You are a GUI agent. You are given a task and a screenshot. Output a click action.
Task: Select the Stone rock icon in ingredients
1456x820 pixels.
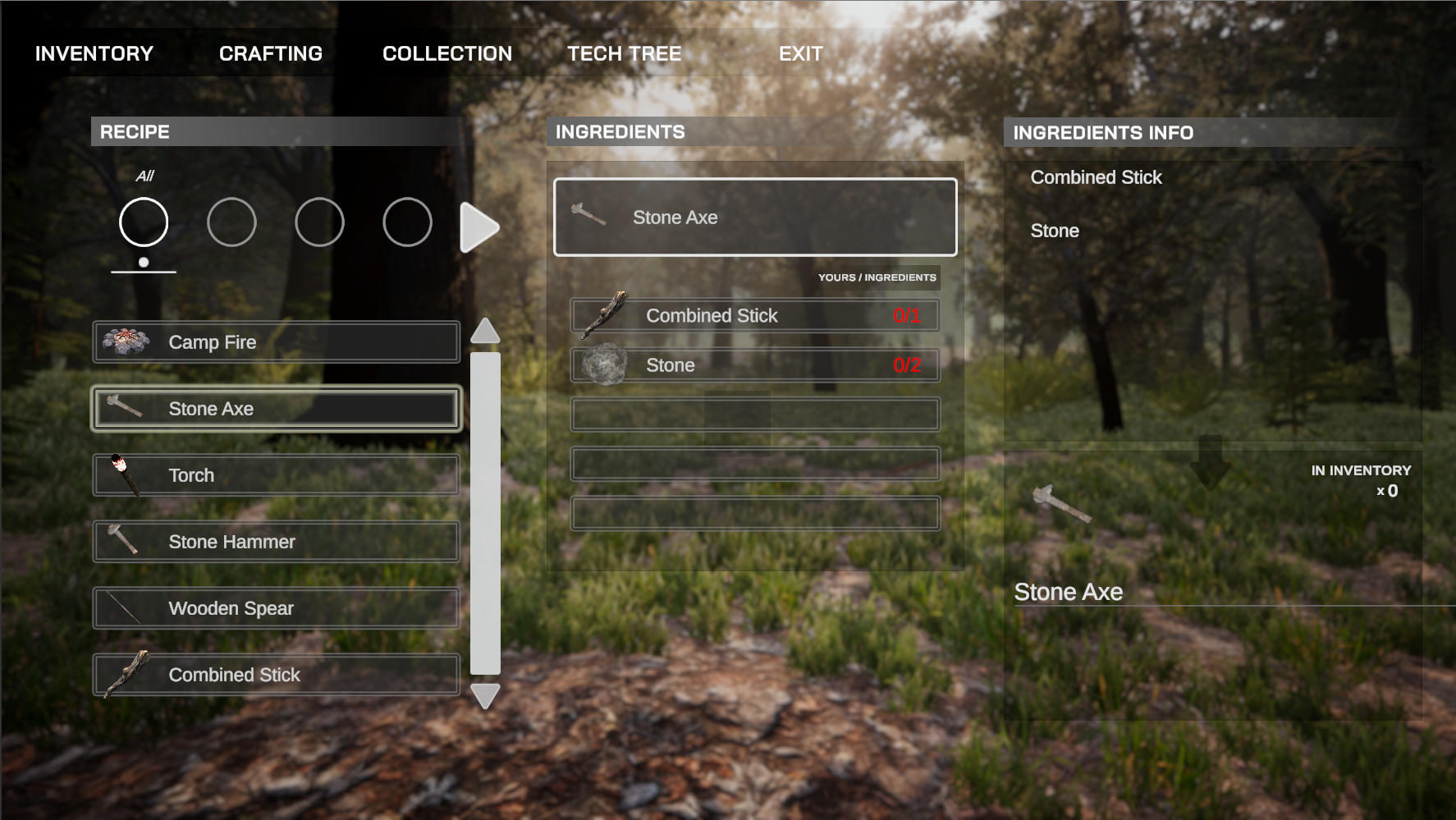pyautogui.click(x=605, y=364)
